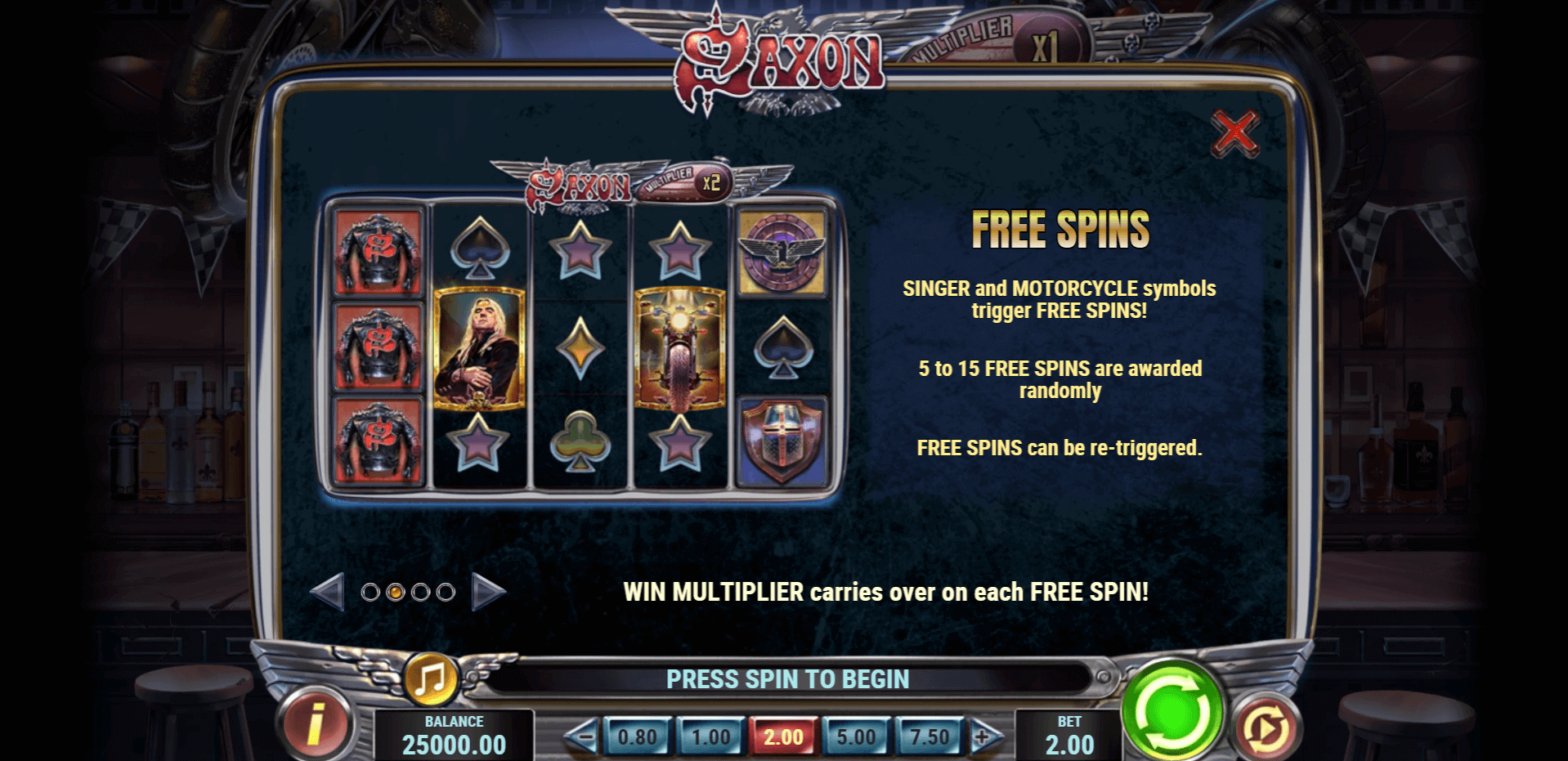
Task: Choose the 0.80 bet value
Action: (637, 737)
